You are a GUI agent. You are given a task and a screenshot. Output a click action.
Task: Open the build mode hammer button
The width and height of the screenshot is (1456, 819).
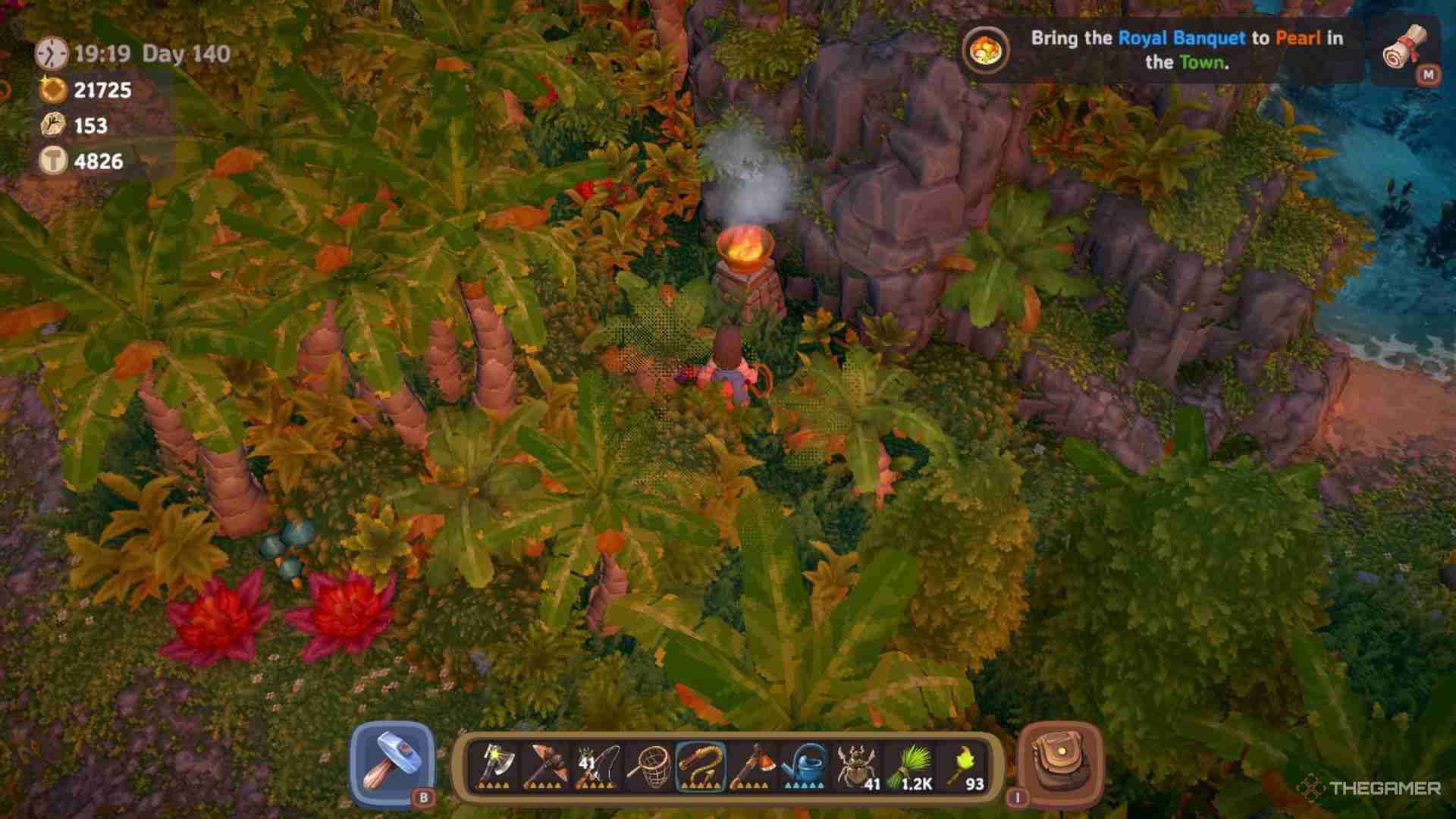[392, 764]
